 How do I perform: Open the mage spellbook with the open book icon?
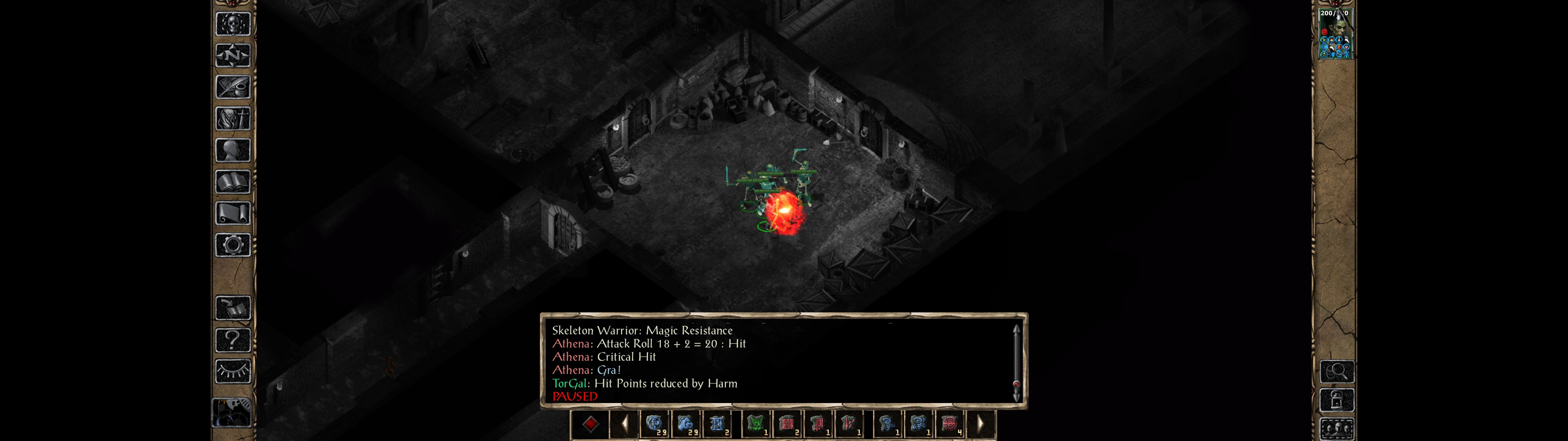click(232, 182)
